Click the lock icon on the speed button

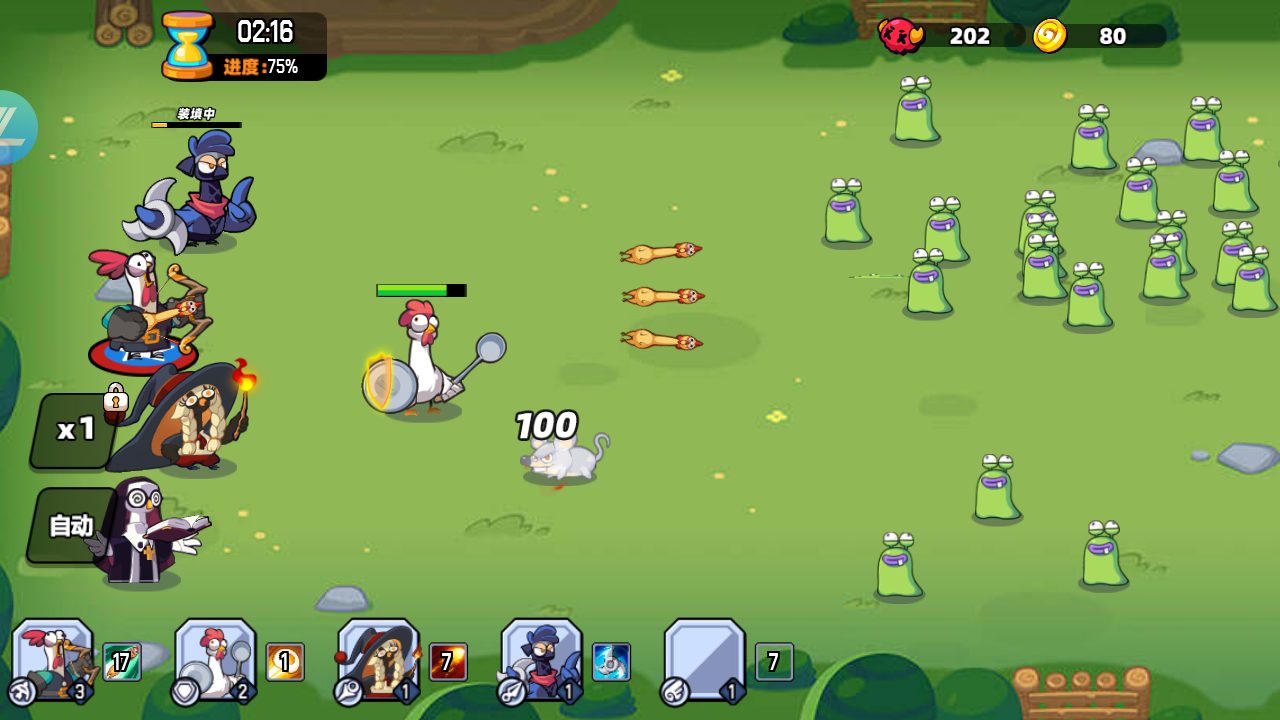pyautogui.click(x=117, y=398)
